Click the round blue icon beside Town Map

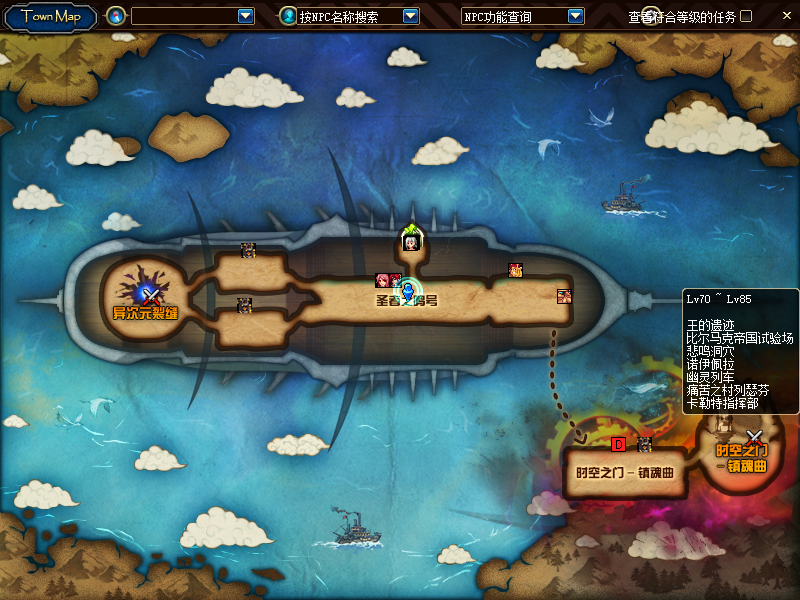pyautogui.click(x=116, y=16)
